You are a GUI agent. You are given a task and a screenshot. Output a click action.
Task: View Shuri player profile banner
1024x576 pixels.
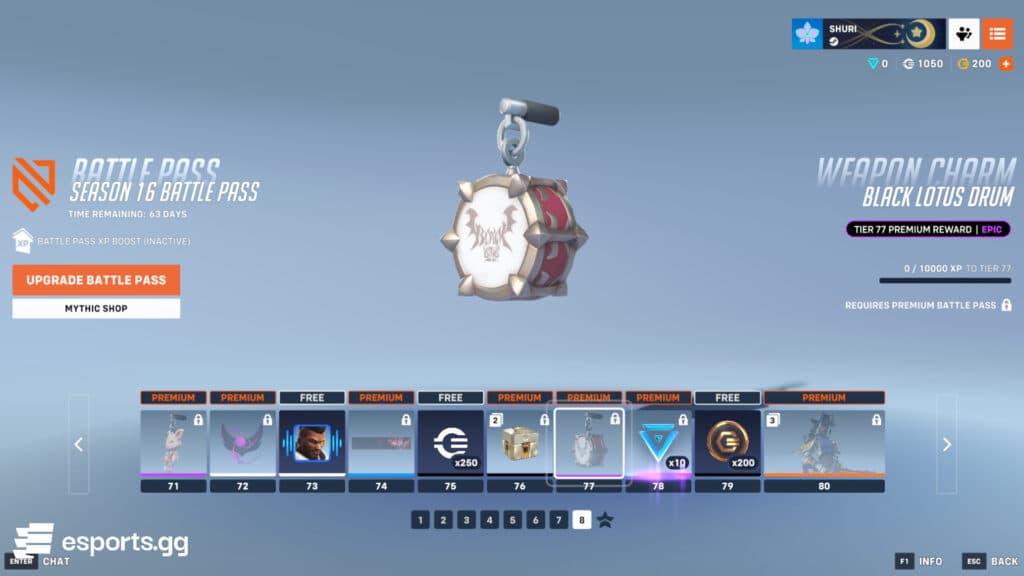pos(866,34)
